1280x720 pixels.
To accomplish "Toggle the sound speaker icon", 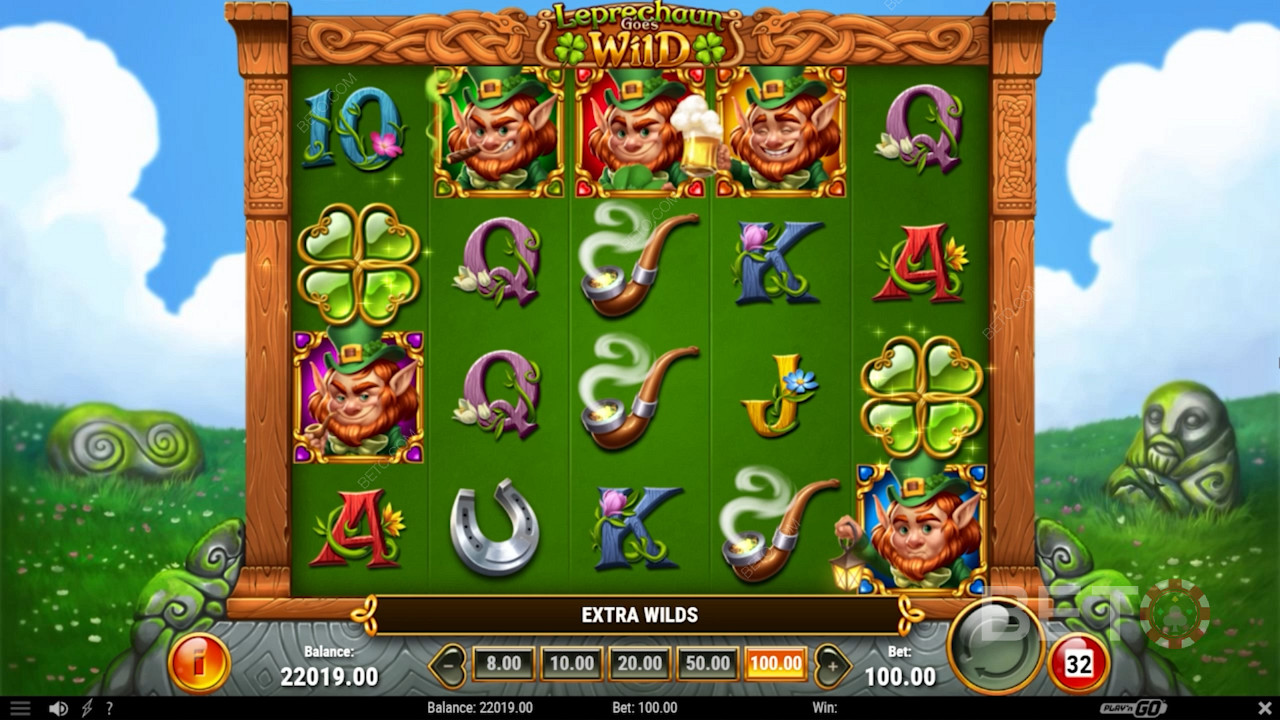I will tap(59, 708).
